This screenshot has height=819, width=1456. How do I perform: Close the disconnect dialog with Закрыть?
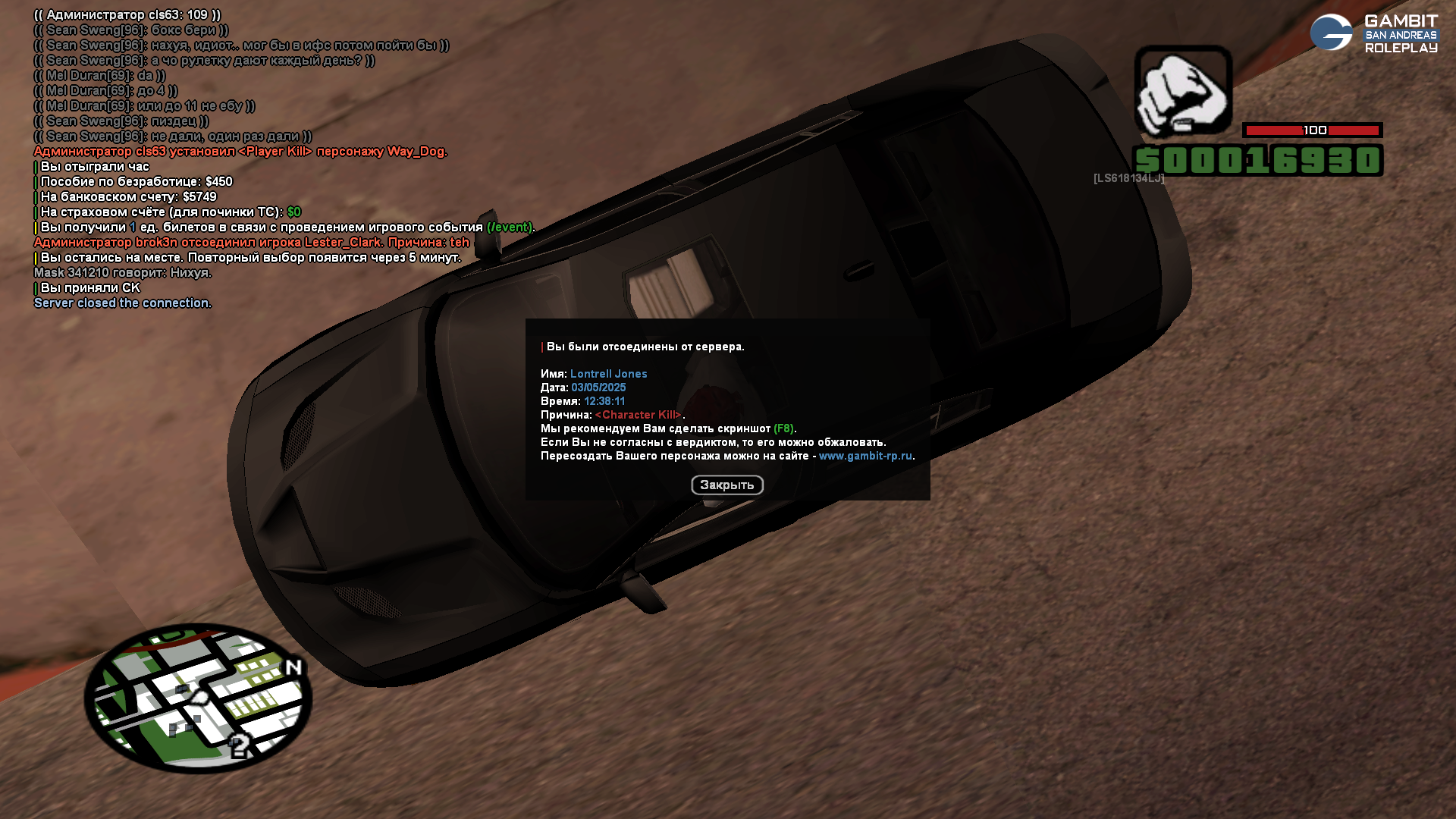(x=726, y=485)
